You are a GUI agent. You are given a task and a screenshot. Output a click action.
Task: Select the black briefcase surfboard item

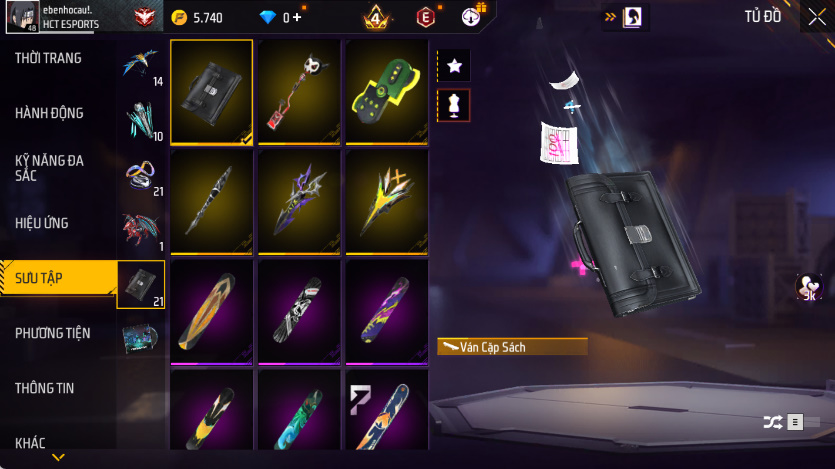[211, 92]
